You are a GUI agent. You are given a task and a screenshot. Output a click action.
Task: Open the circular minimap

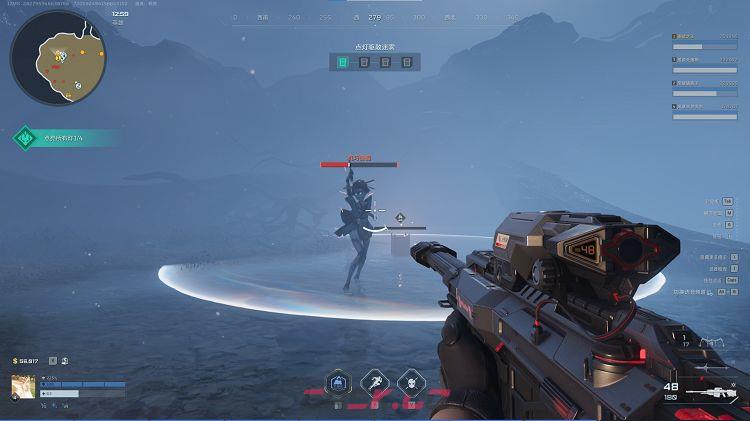[58, 58]
